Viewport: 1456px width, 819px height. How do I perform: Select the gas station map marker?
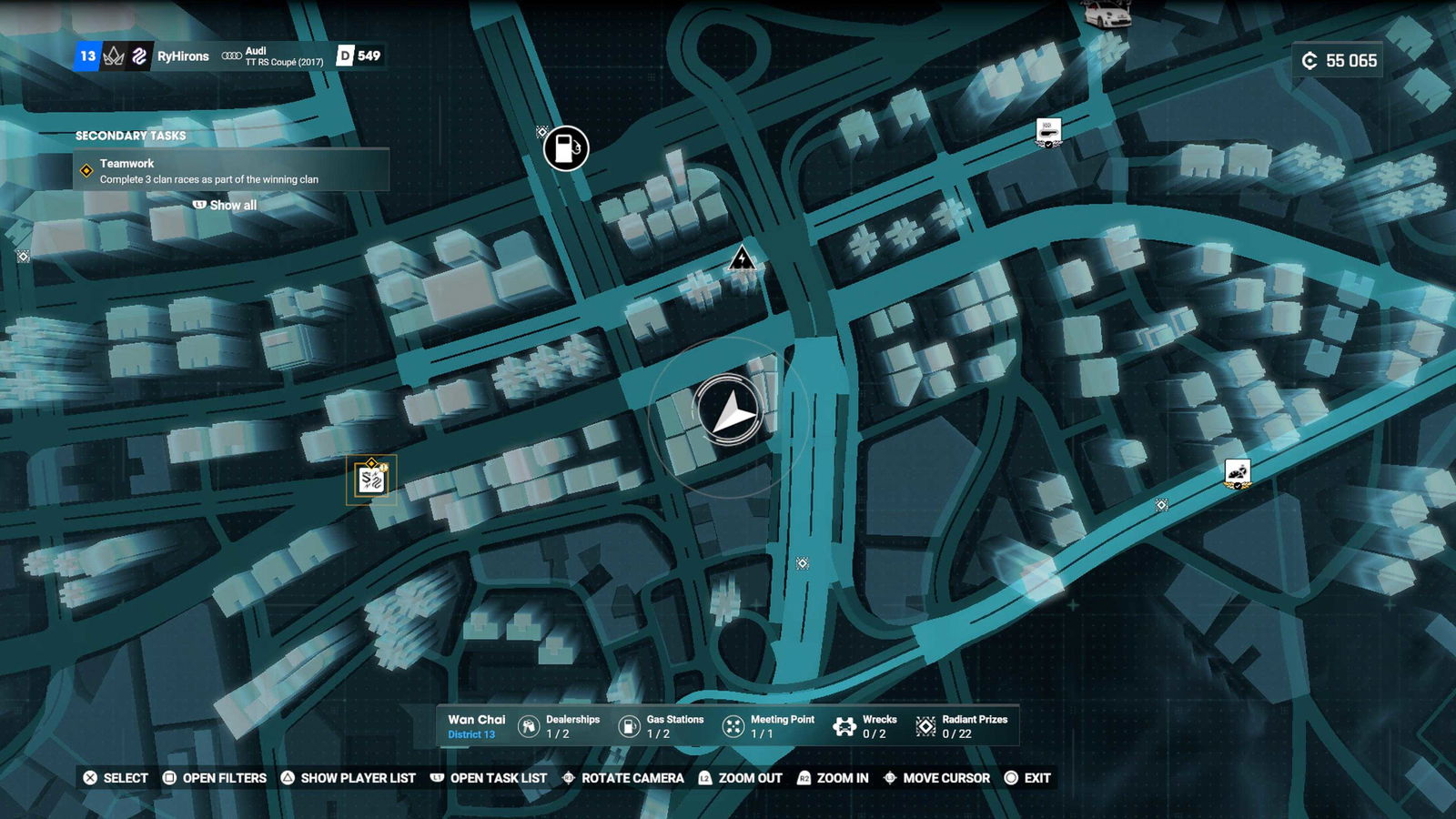(x=566, y=148)
